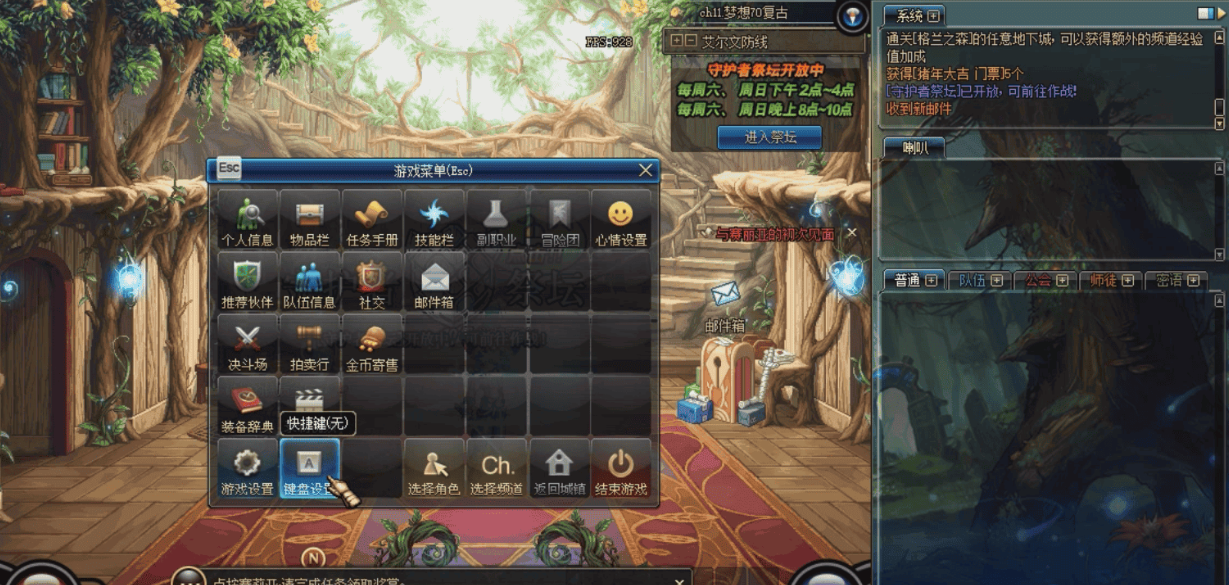Select 结束游戏 to quit the game
The height and width of the screenshot is (585, 1229).
tap(621, 469)
